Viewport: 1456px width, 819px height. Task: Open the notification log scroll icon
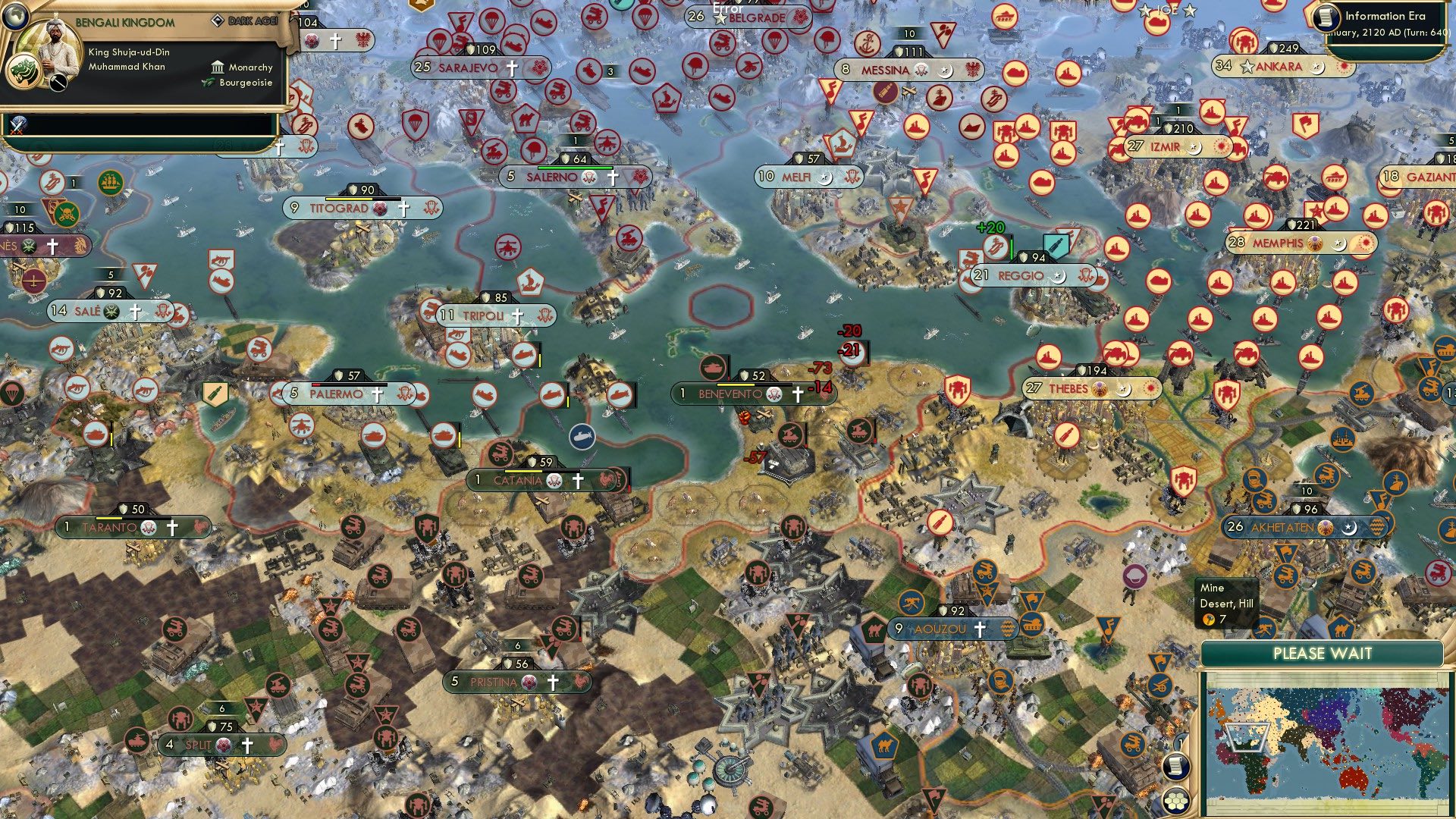(1175, 767)
